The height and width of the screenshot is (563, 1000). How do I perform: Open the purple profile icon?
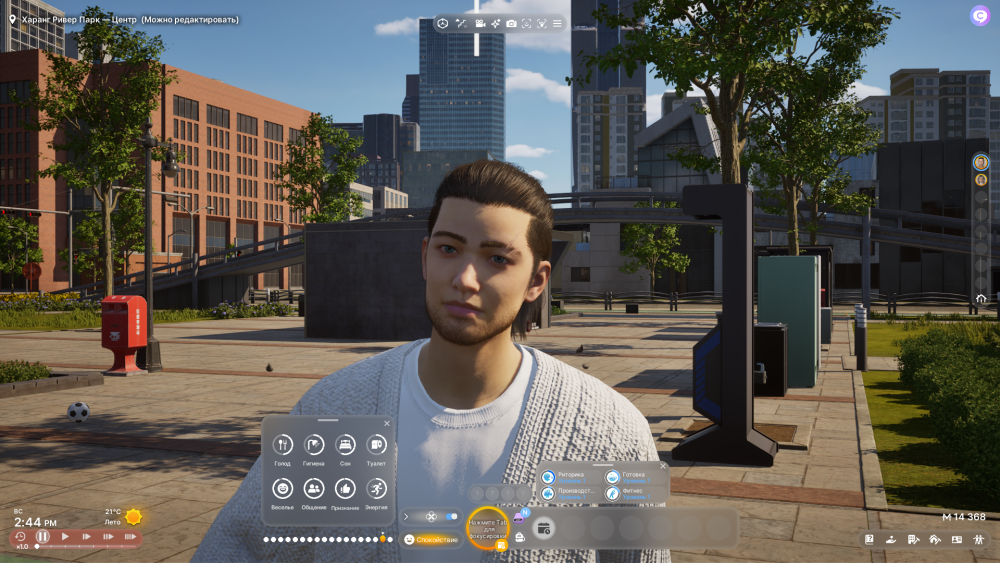click(x=979, y=15)
